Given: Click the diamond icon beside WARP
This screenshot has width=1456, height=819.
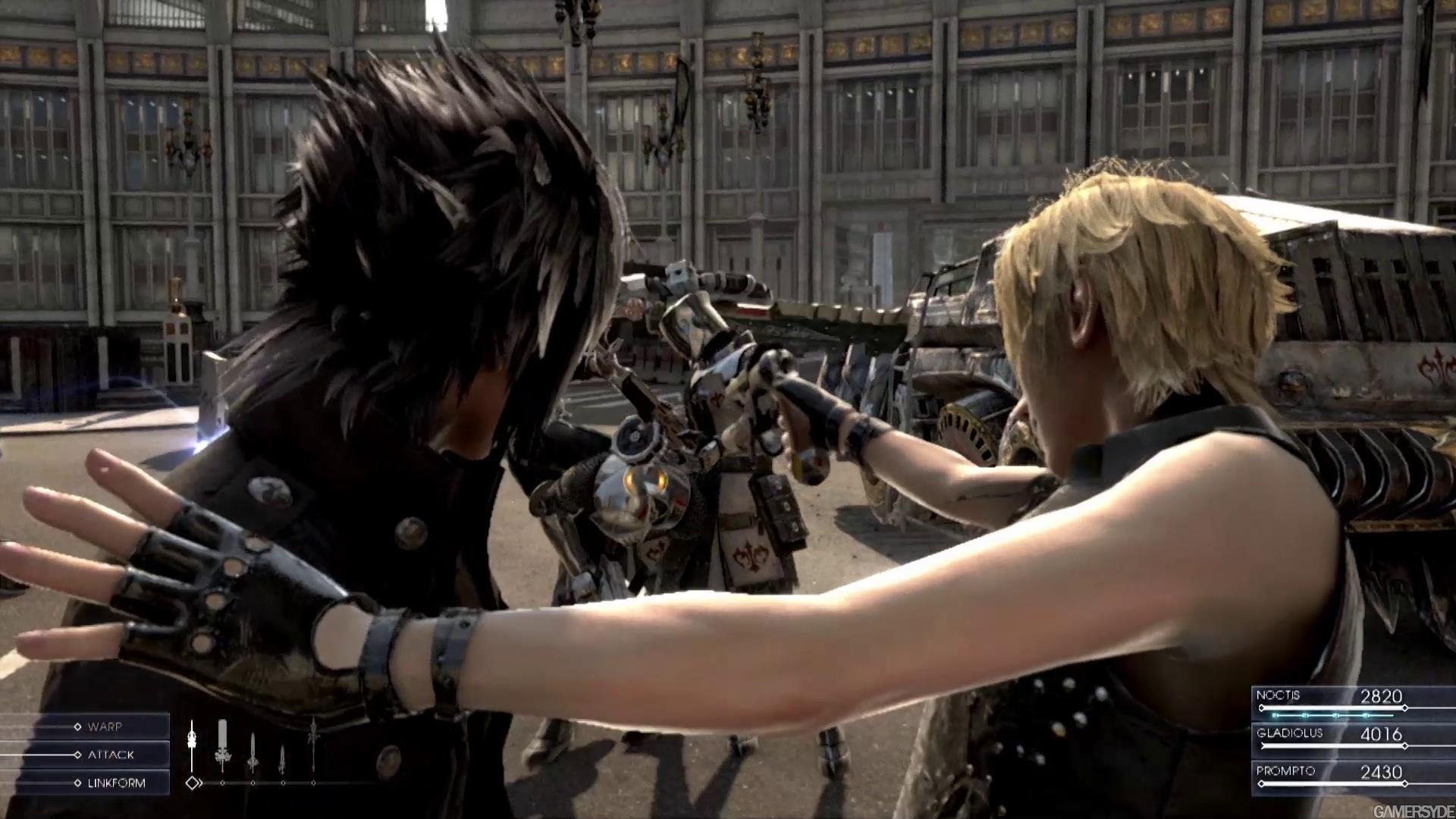Looking at the screenshot, I should coord(78,726).
